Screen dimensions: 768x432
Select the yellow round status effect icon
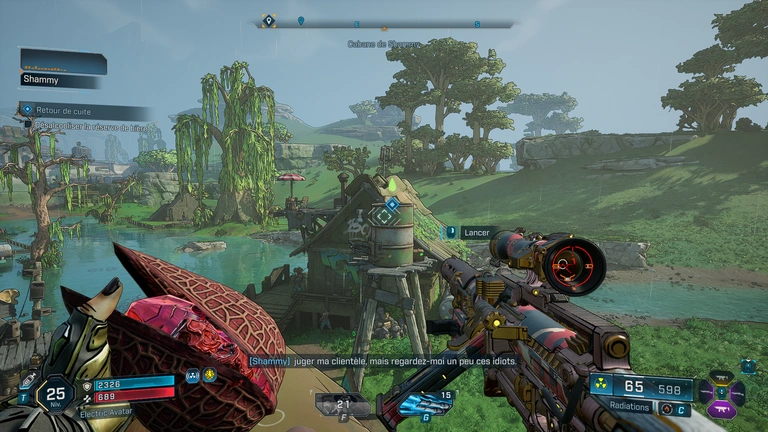(210, 376)
